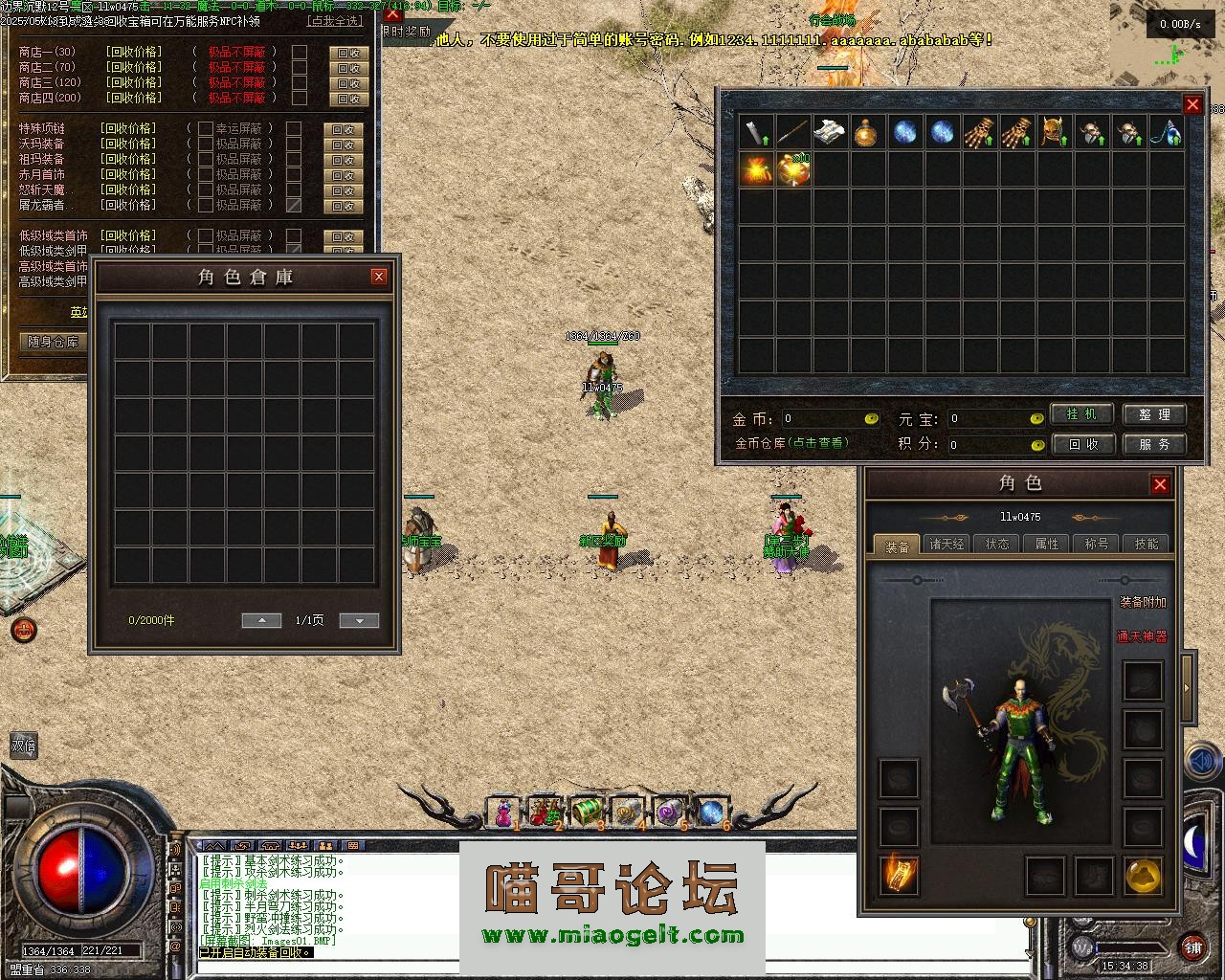
Task: Open the 属性 attributes tab
Action: [1047, 544]
